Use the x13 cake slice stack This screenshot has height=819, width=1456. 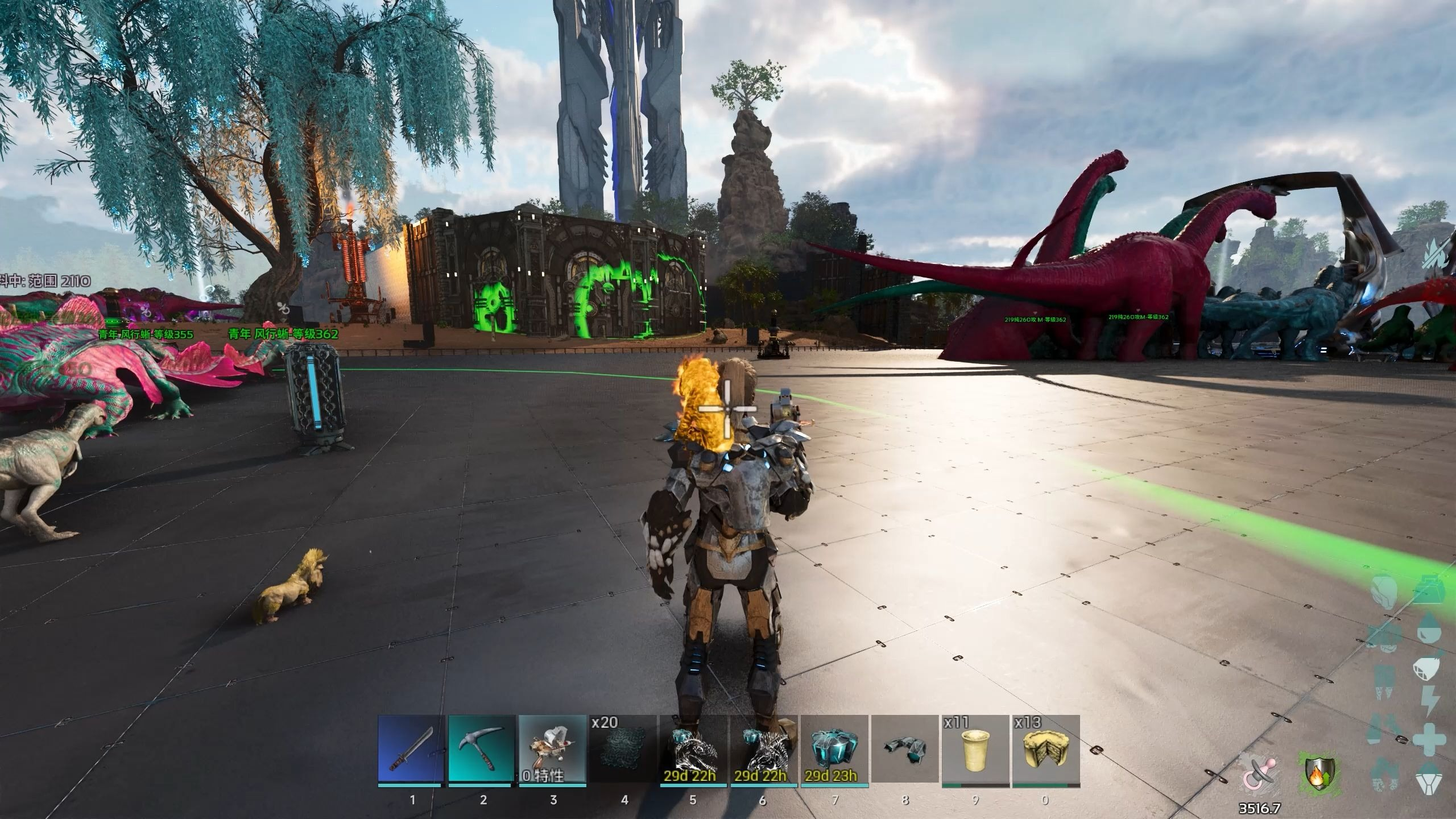[1046, 749]
